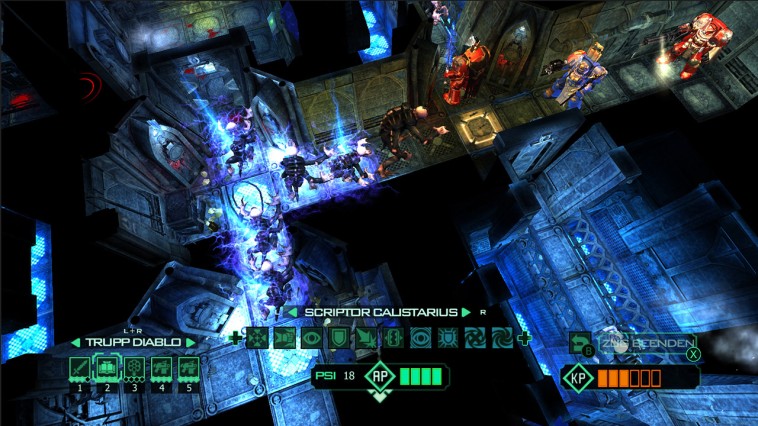Select squad member 1 with the sword

pos(79,369)
